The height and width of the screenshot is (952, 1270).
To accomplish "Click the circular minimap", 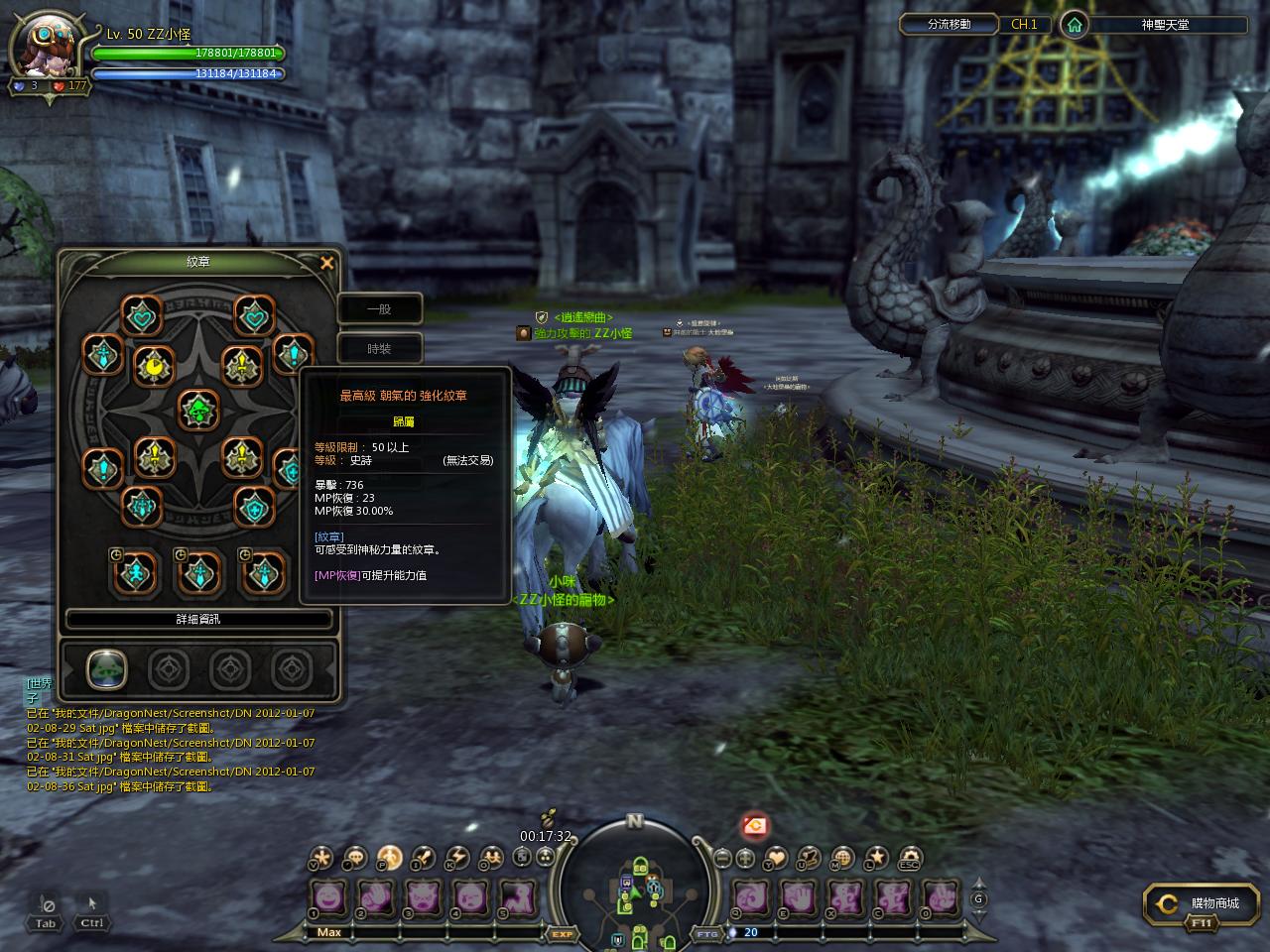I will point(635,885).
